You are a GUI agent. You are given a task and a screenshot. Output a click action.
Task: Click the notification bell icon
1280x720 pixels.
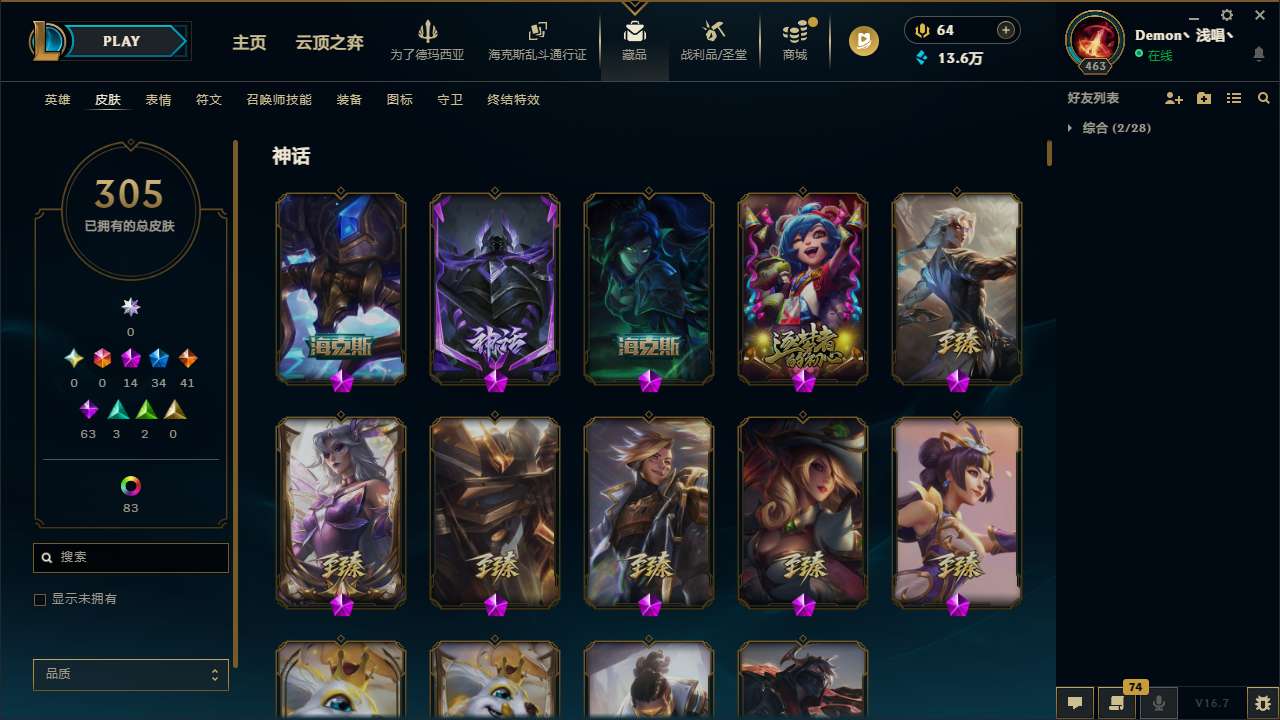click(1258, 55)
